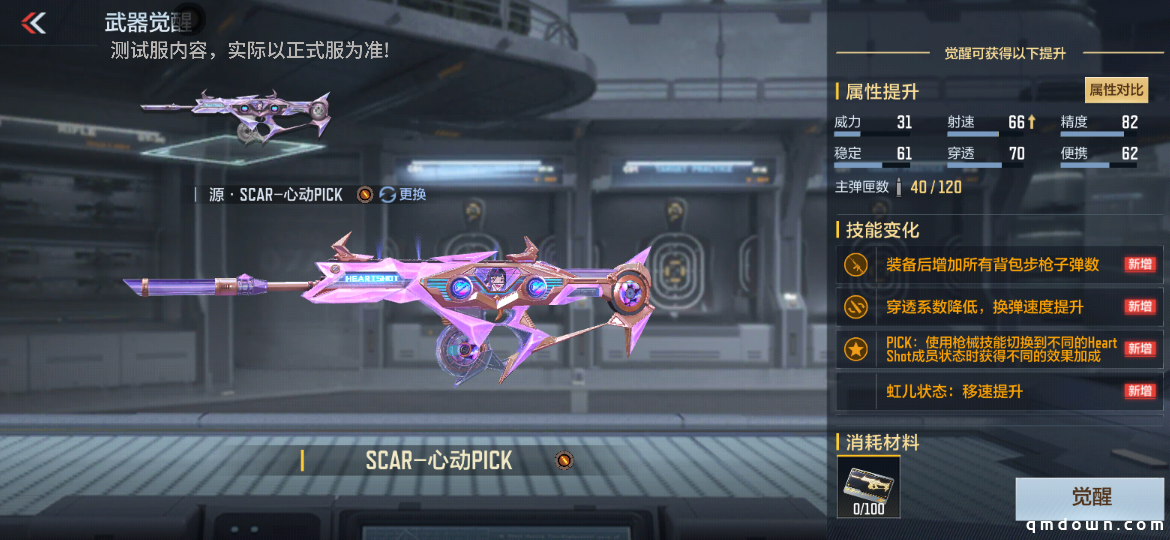1170x540 pixels.
Task: Click the 觉醒 awaken button
Action: [x=1090, y=498]
